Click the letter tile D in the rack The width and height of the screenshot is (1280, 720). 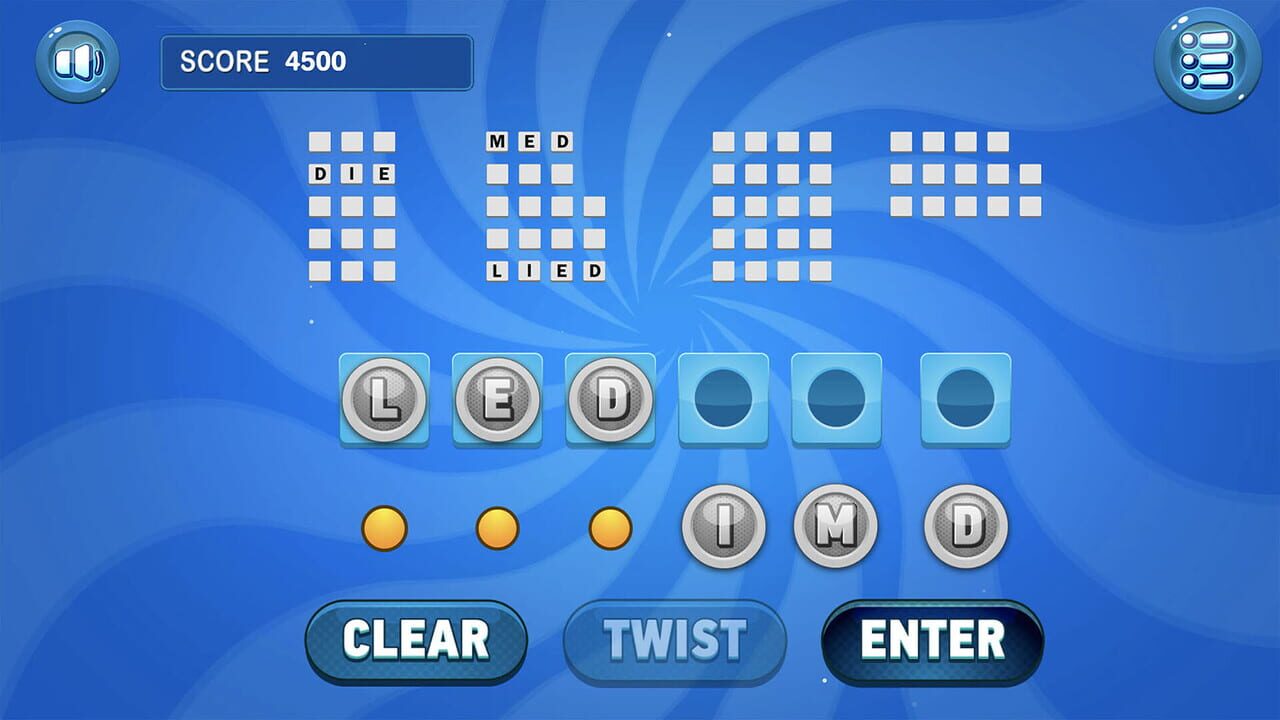(611, 400)
